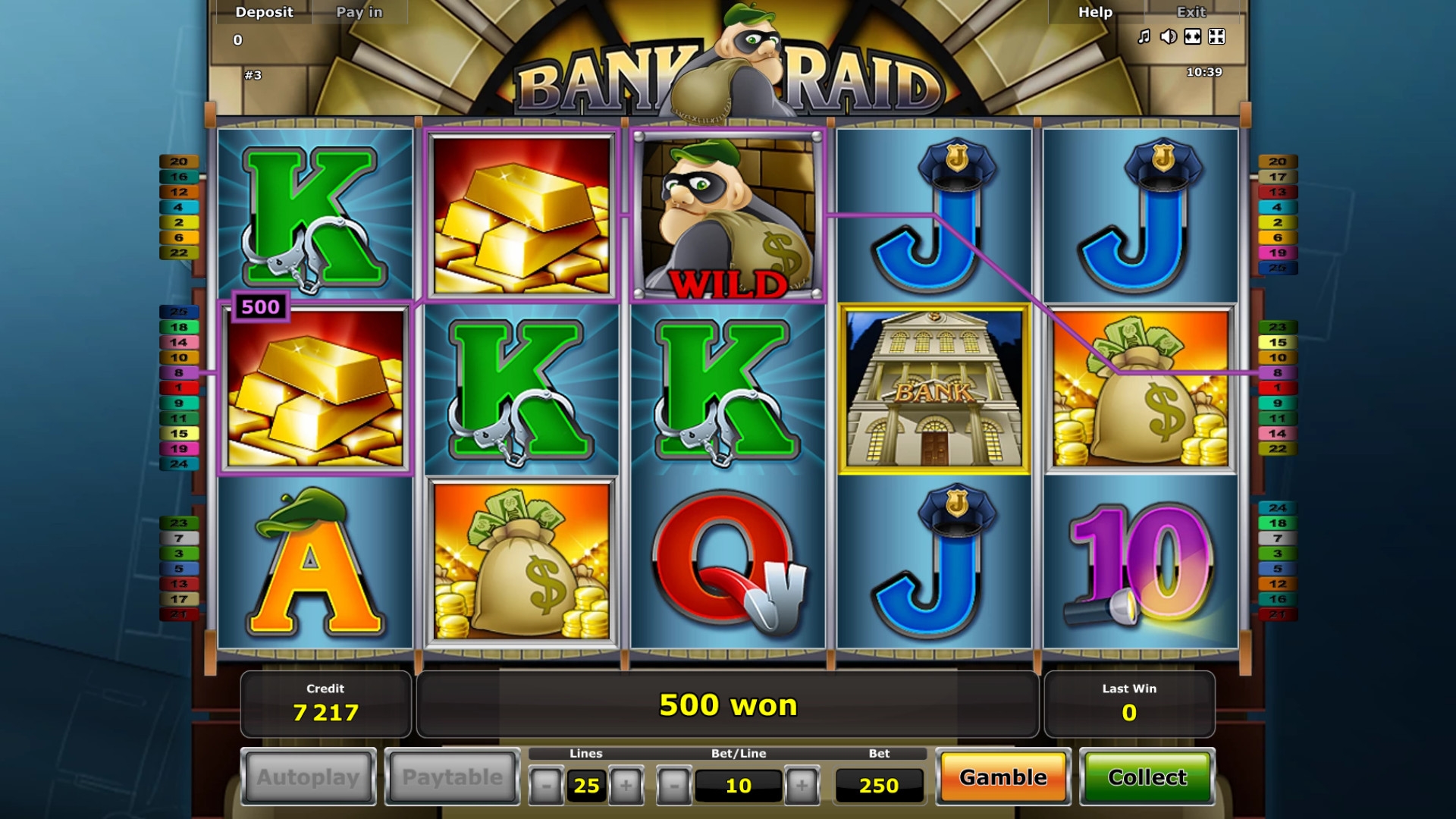Toggle the sound speaker icon
The height and width of the screenshot is (819, 1456).
click(1169, 36)
